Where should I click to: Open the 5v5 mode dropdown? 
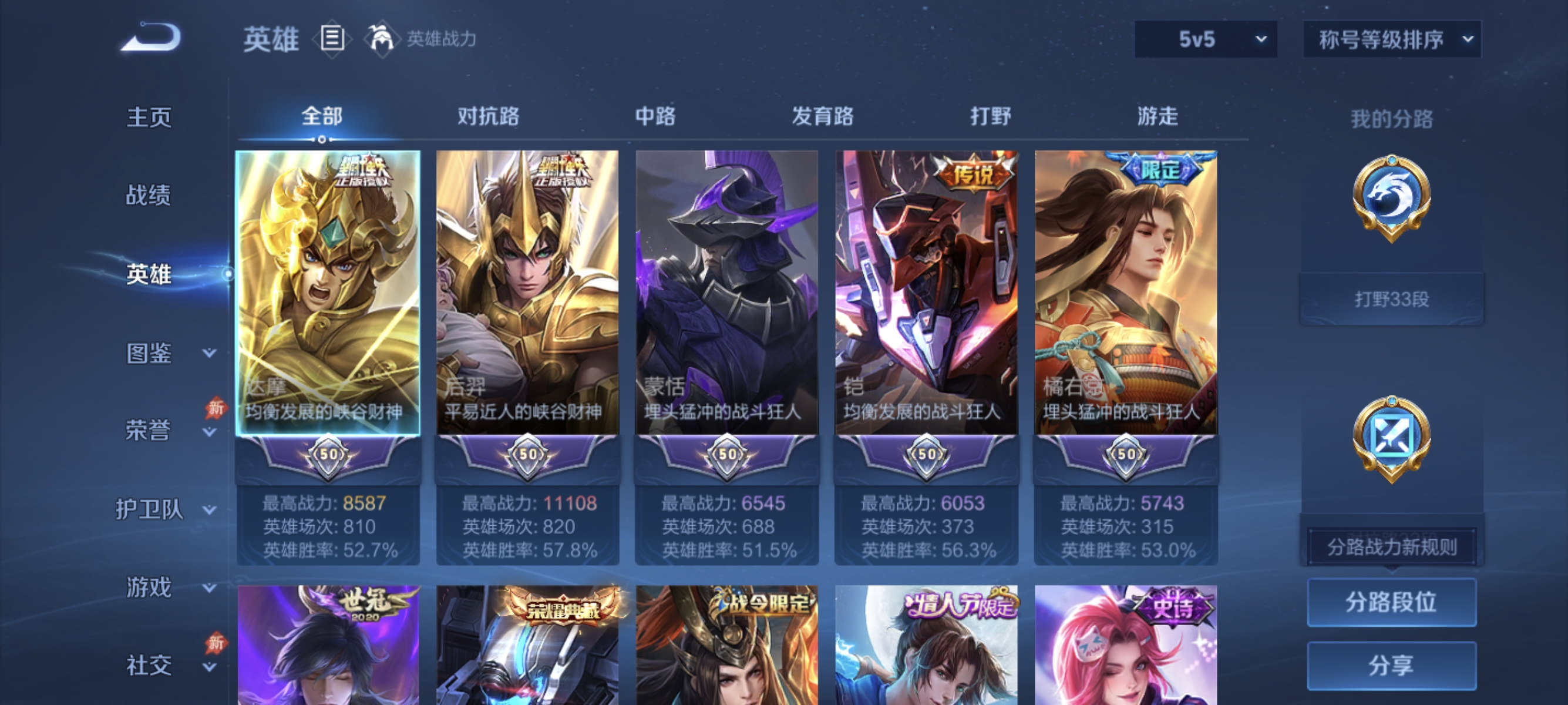pyautogui.click(x=1205, y=38)
